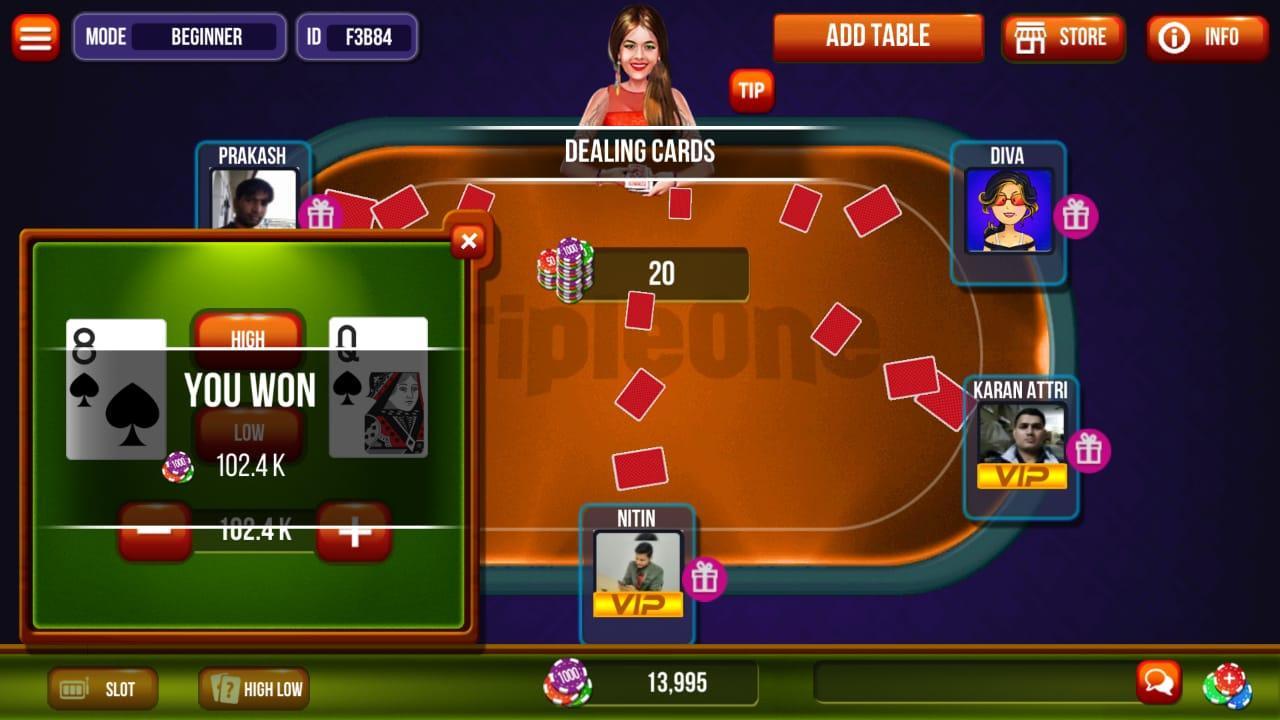View Diva's player profile
This screenshot has height=720, width=1280.
(x=1008, y=209)
